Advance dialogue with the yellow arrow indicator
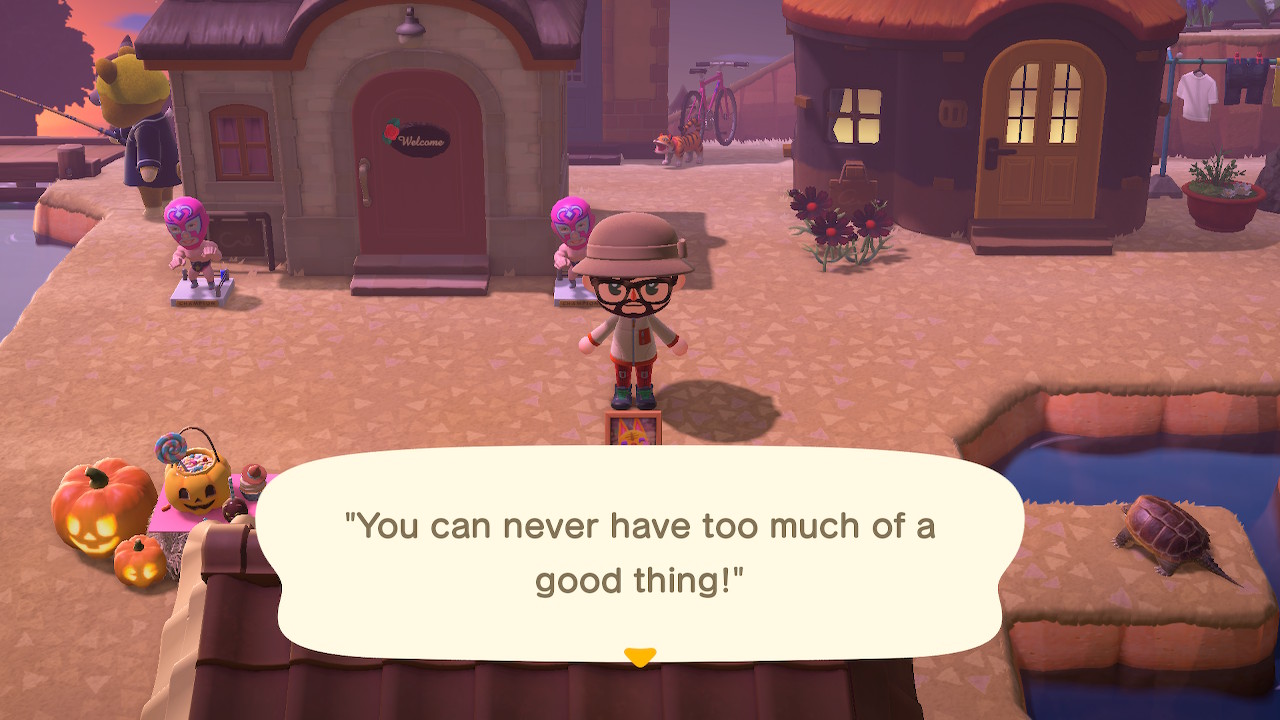This screenshot has height=720, width=1280. [639, 656]
